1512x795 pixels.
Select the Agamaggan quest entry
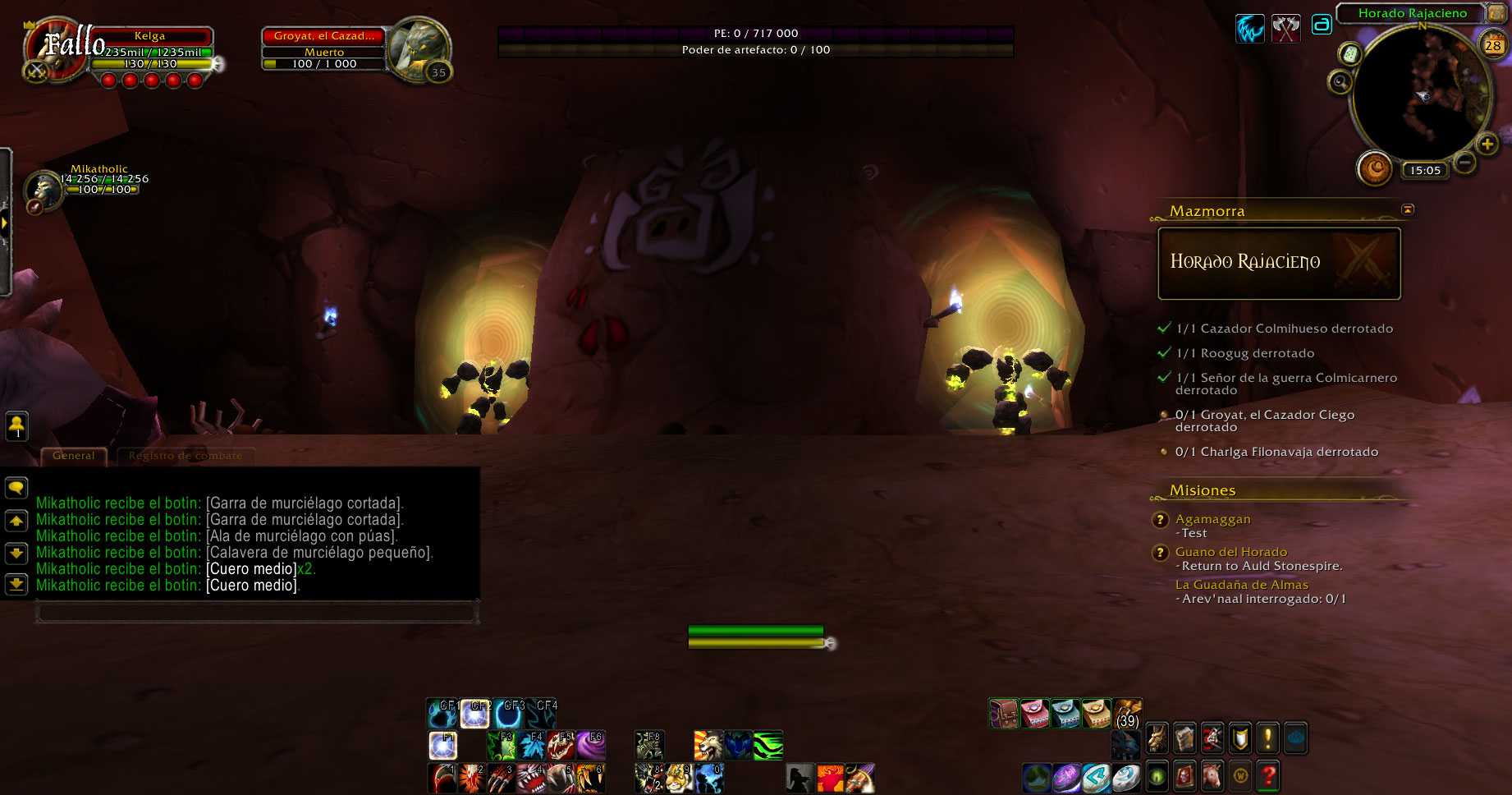click(1212, 519)
